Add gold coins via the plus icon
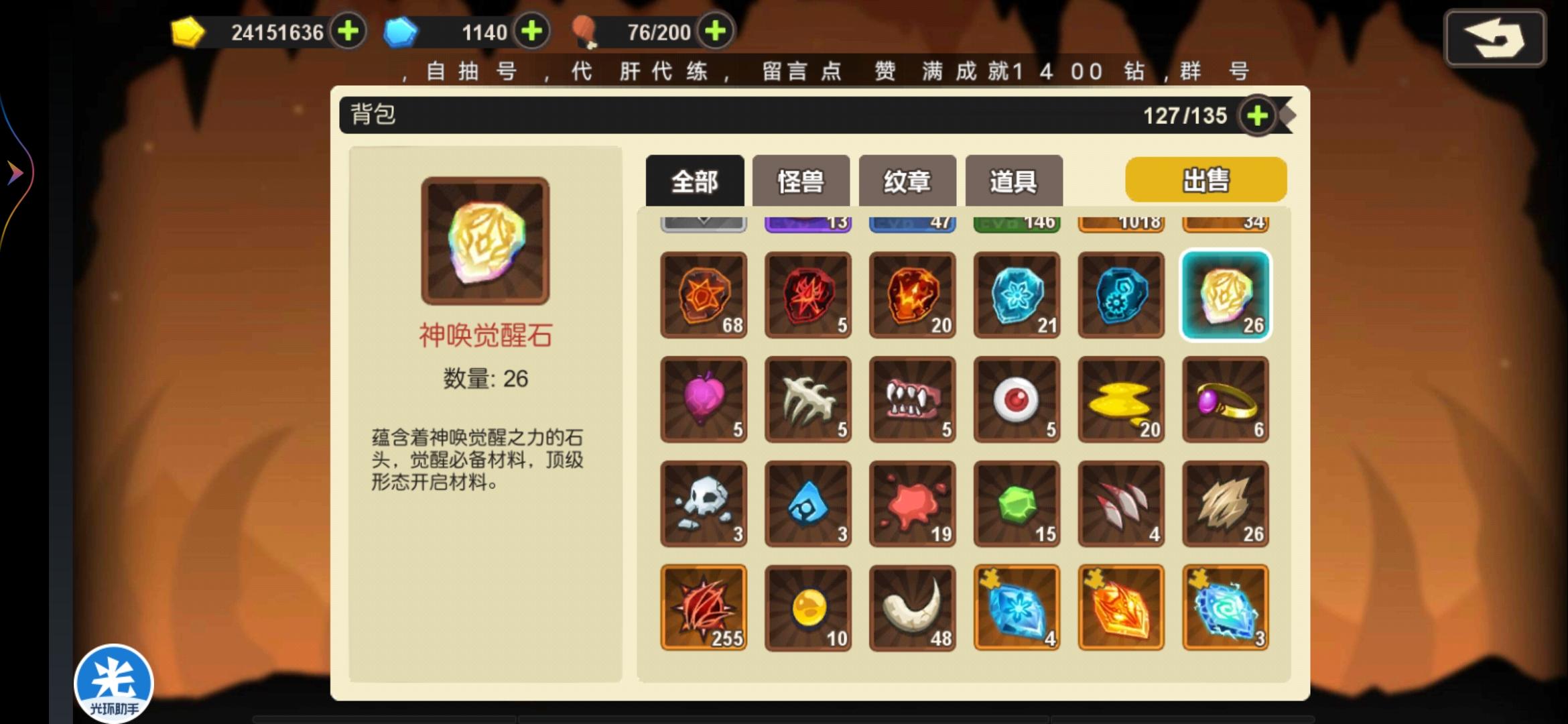The height and width of the screenshot is (724, 1568). click(347, 32)
